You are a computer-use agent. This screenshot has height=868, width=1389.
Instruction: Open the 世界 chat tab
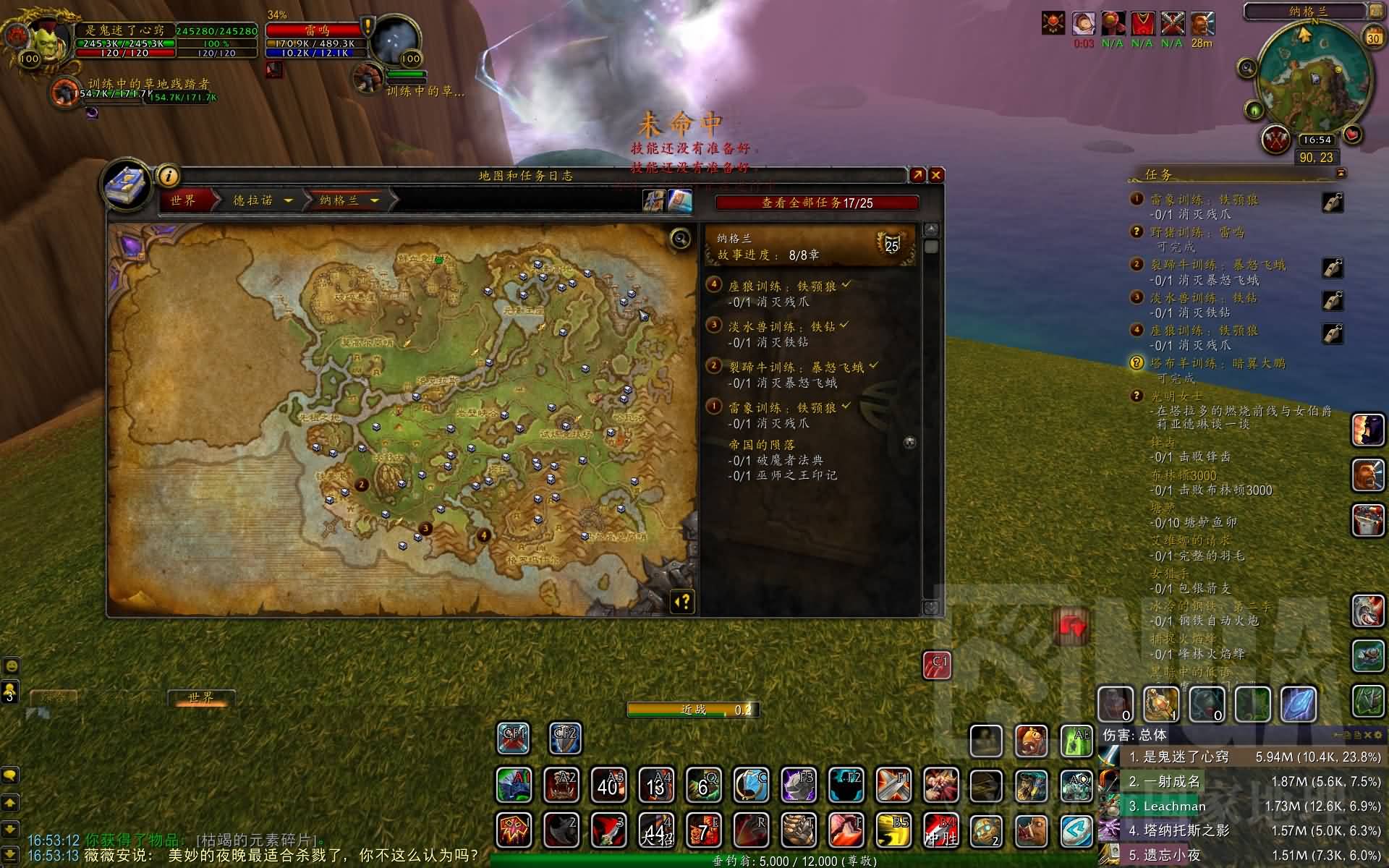tap(200, 697)
